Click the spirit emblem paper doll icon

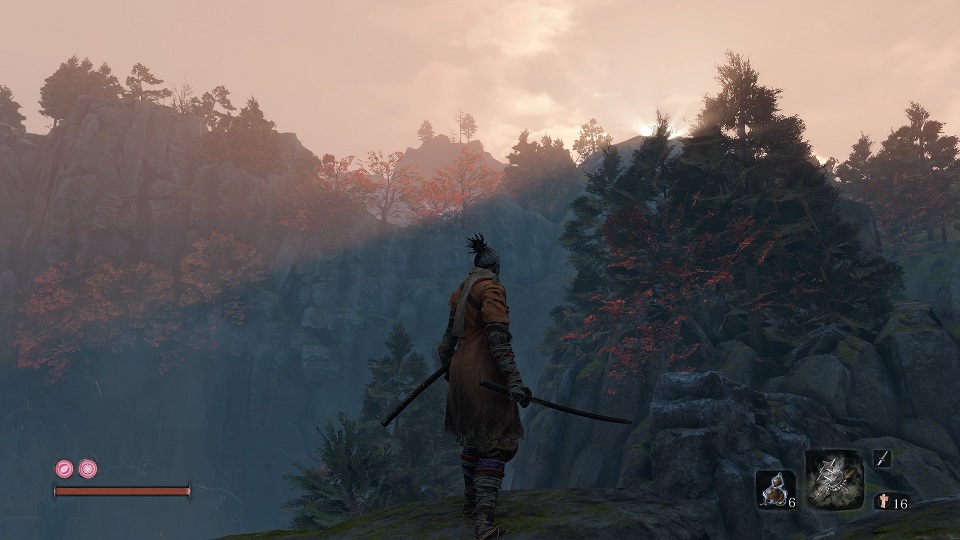(881, 502)
